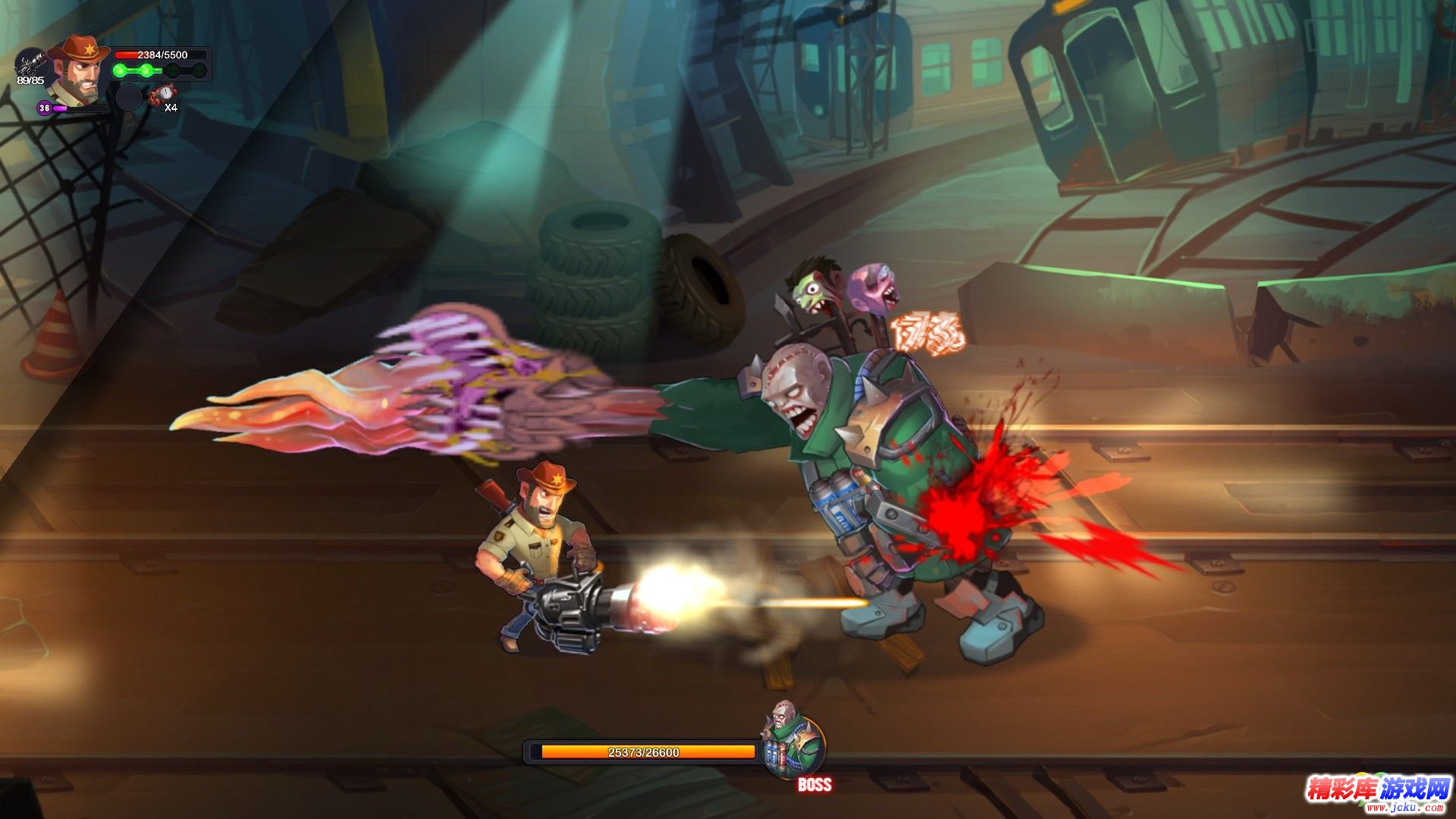Use the time bomb item
This screenshot has width=1456, height=819.
[162, 95]
